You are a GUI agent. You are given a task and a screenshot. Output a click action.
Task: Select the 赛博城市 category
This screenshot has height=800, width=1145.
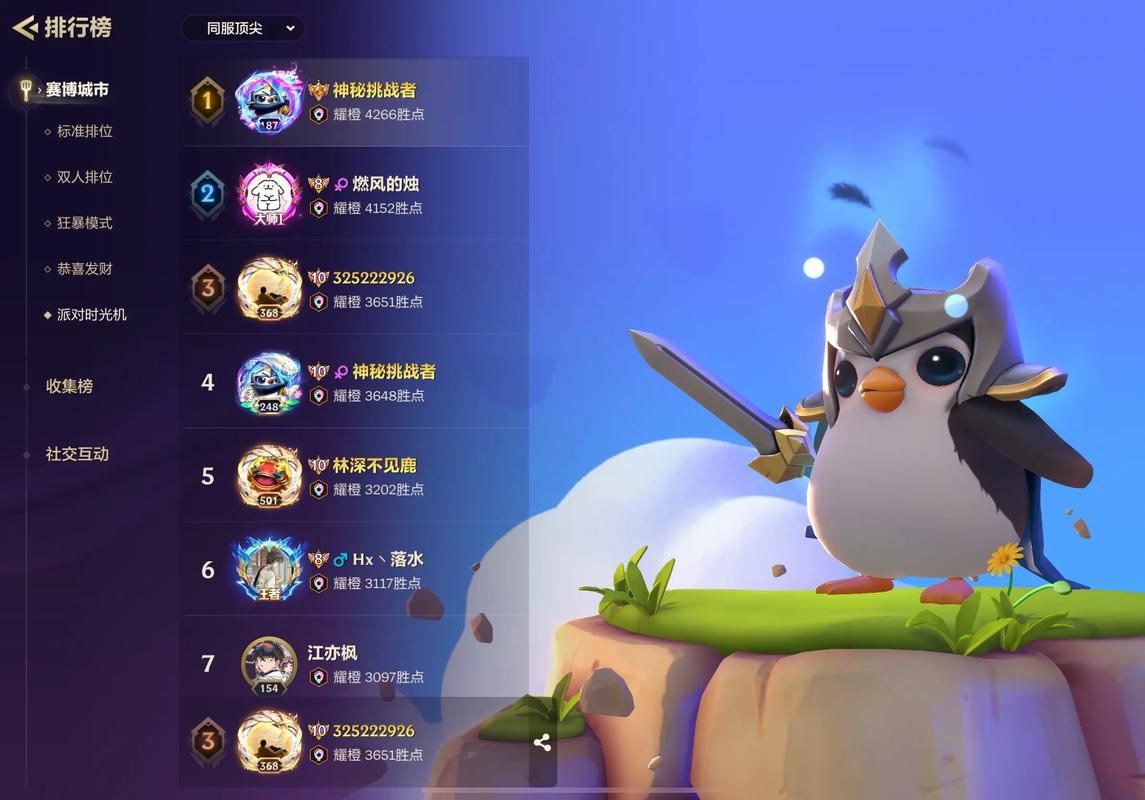coord(77,90)
